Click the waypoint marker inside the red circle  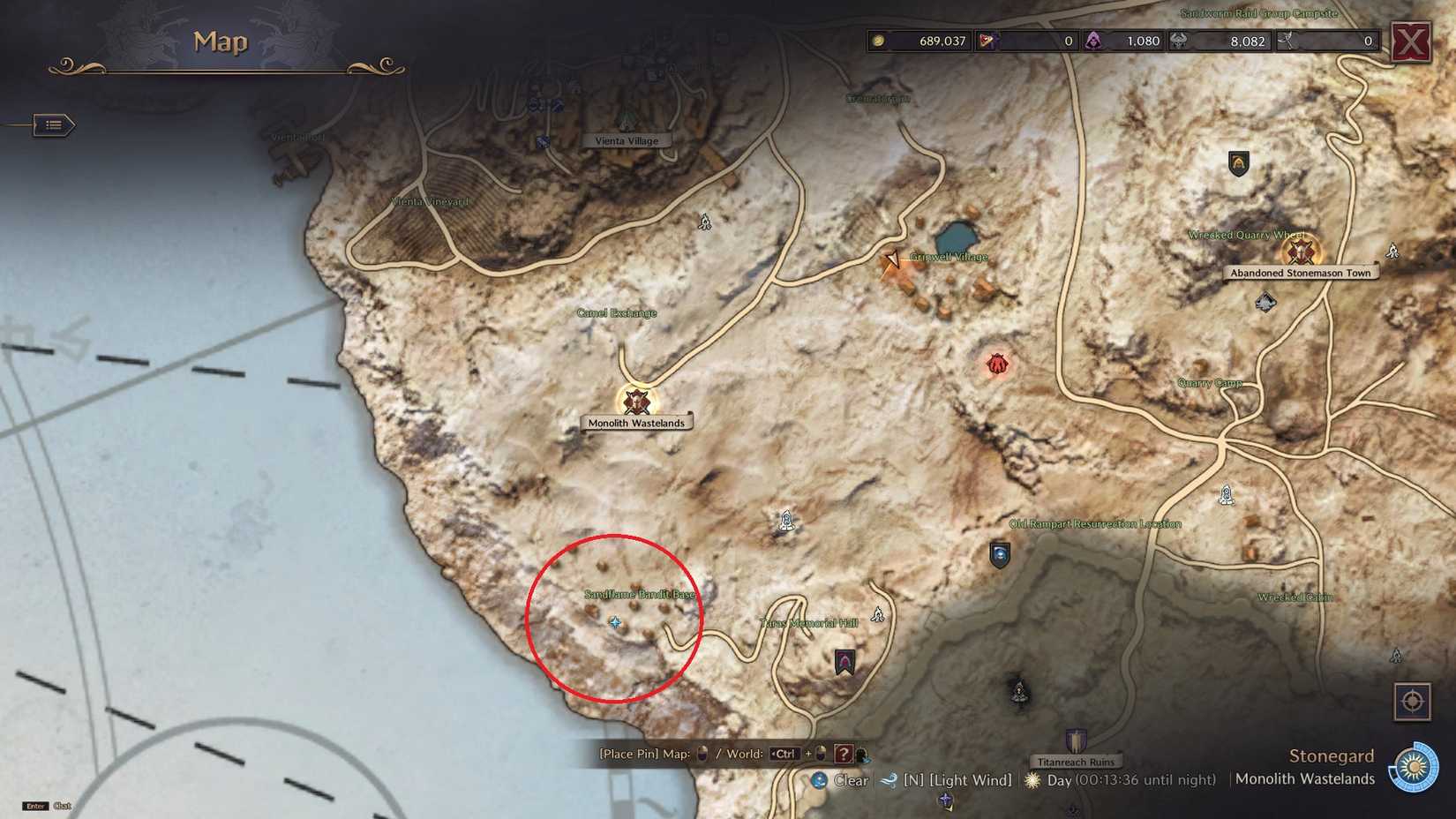click(x=615, y=621)
